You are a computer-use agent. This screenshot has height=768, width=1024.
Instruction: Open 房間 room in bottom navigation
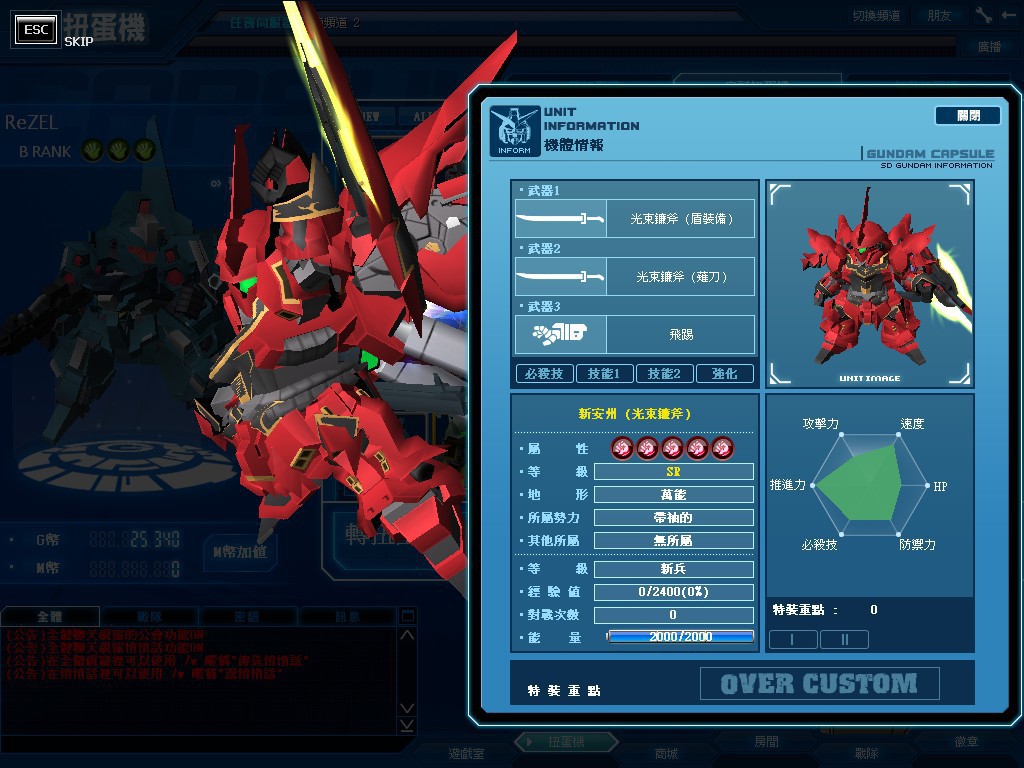[x=766, y=742]
